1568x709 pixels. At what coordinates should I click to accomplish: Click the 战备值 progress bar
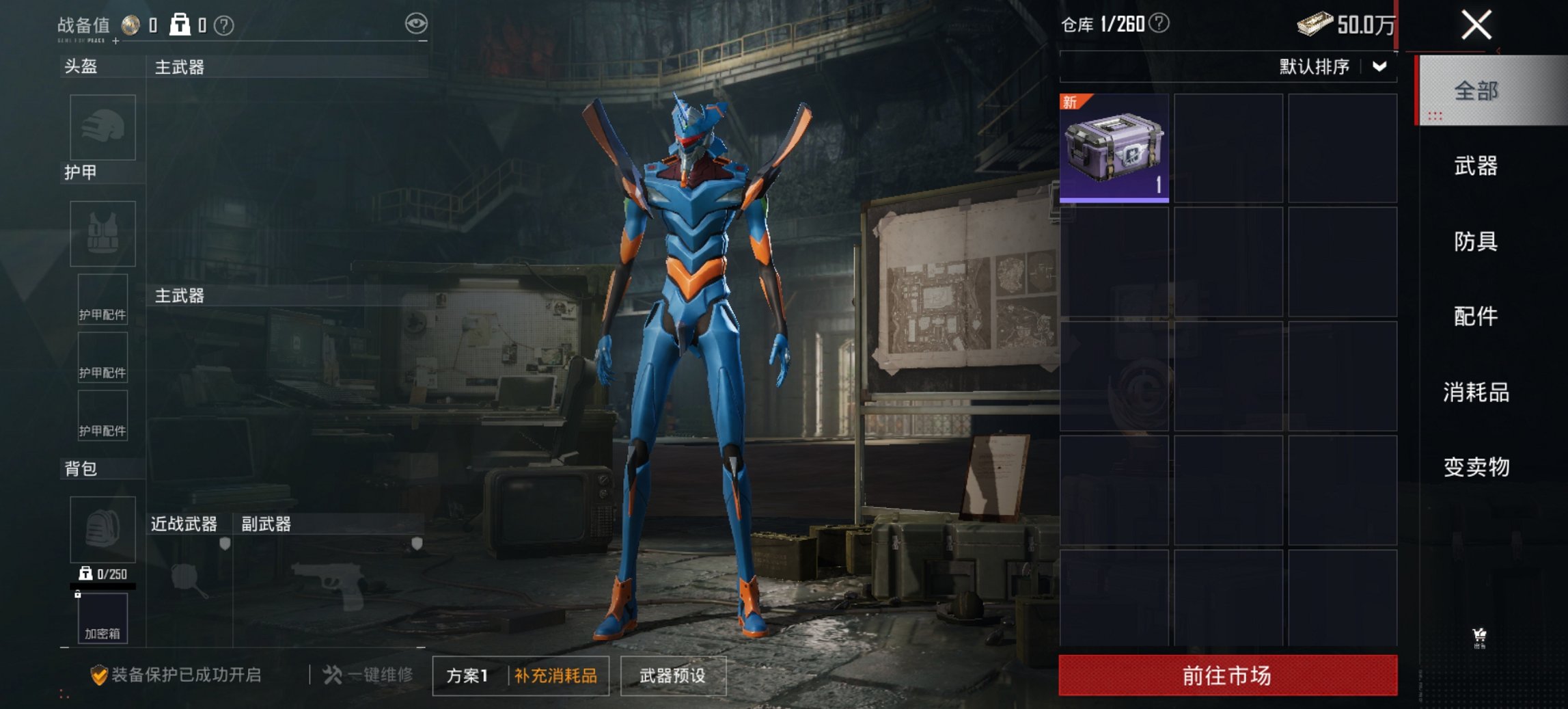coord(273,43)
